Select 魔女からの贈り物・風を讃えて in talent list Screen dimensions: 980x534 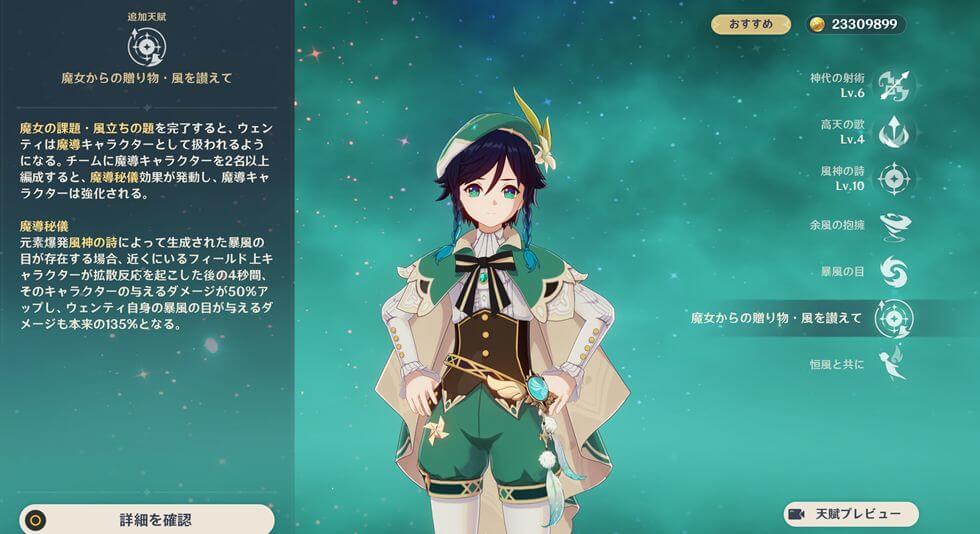point(891,318)
